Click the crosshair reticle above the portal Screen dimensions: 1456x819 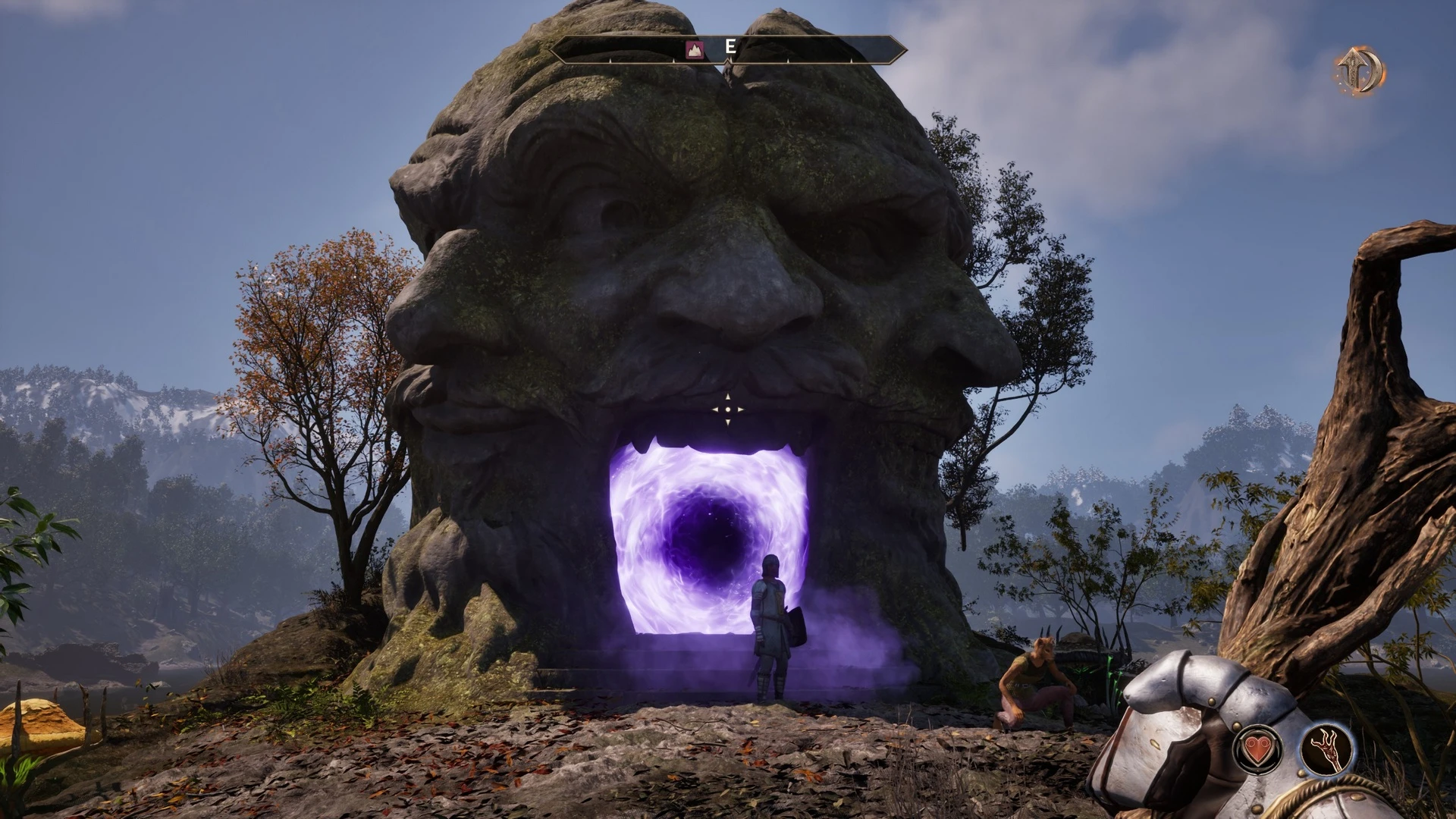point(727,409)
